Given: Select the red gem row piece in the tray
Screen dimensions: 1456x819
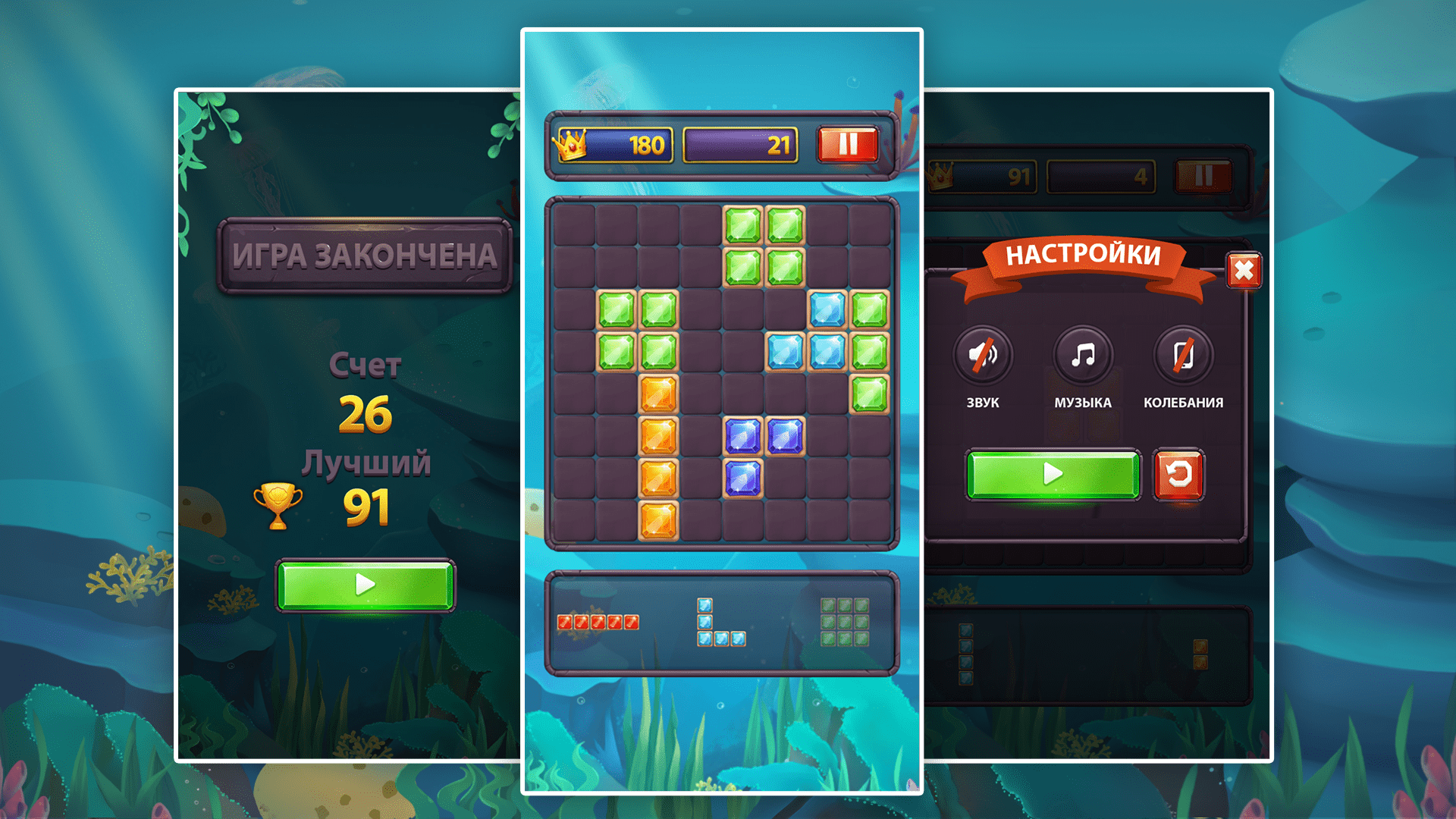Looking at the screenshot, I should click(599, 620).
